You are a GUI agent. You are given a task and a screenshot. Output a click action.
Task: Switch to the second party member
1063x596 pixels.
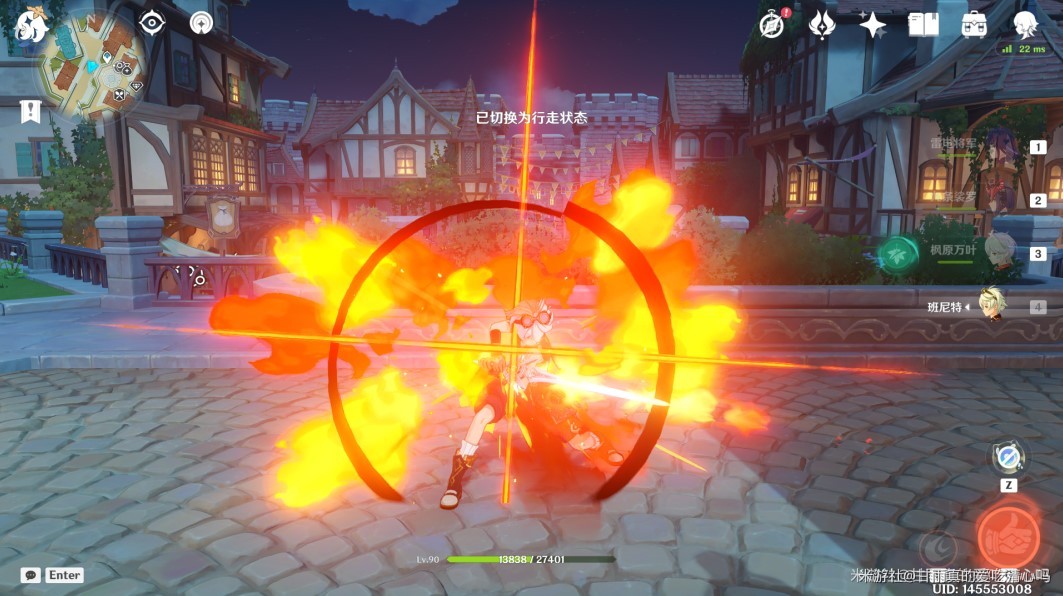(x=998, y=200)
